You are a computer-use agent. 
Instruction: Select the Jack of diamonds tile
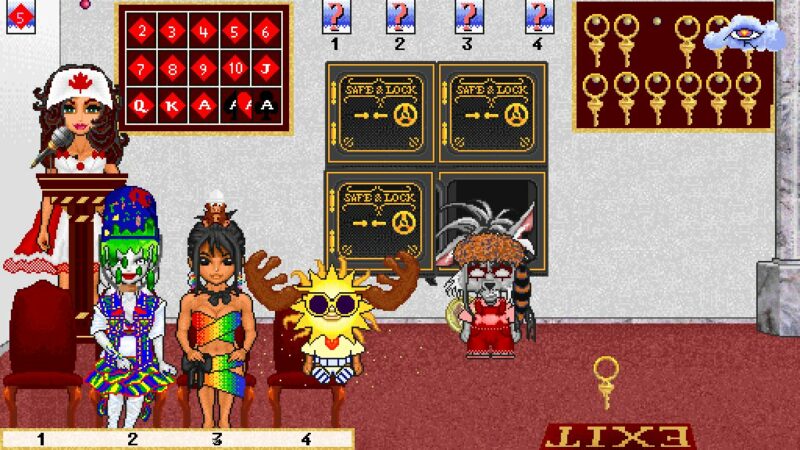coord(266,69)
